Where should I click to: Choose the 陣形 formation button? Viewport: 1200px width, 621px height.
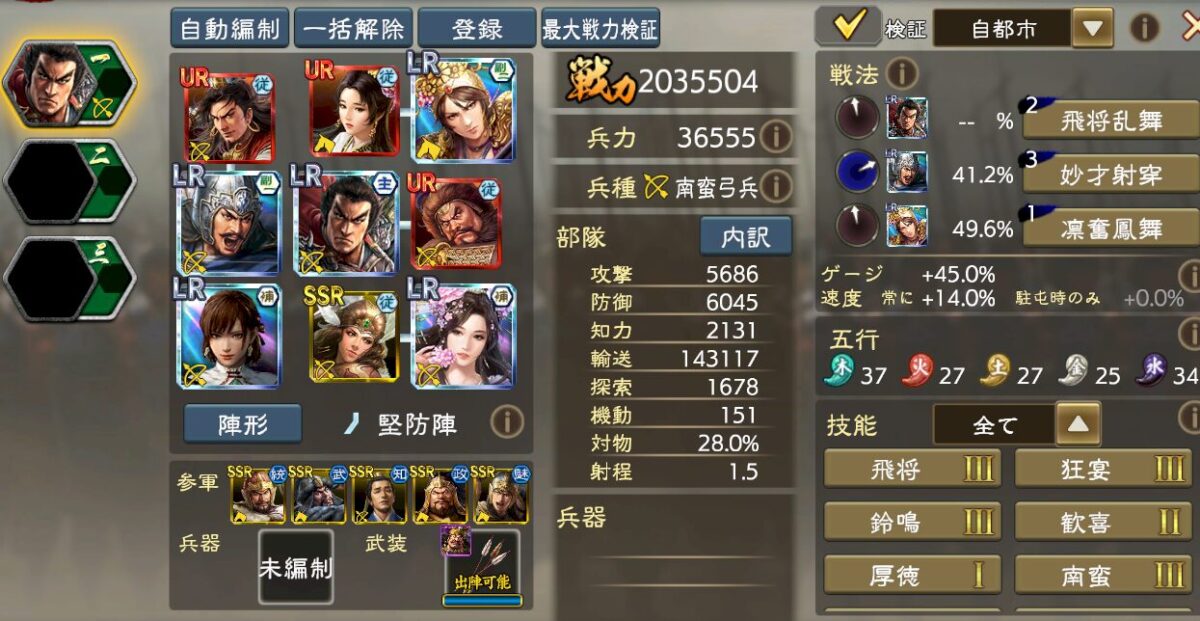243,424
